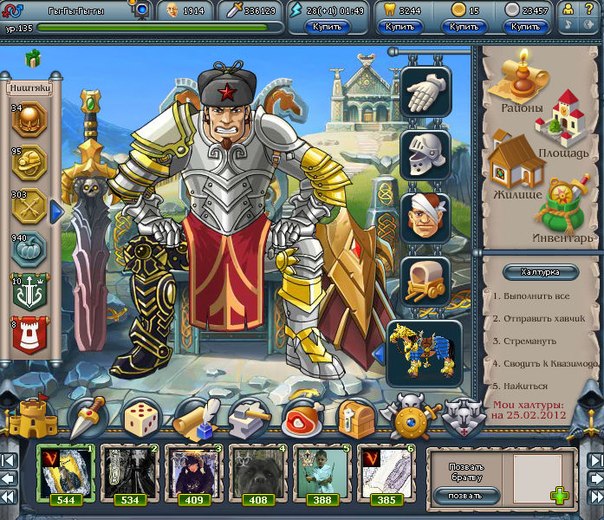
Task: Click the pumpkin trophy with 940
Action: pyautogui.click(x=29, y=246)
